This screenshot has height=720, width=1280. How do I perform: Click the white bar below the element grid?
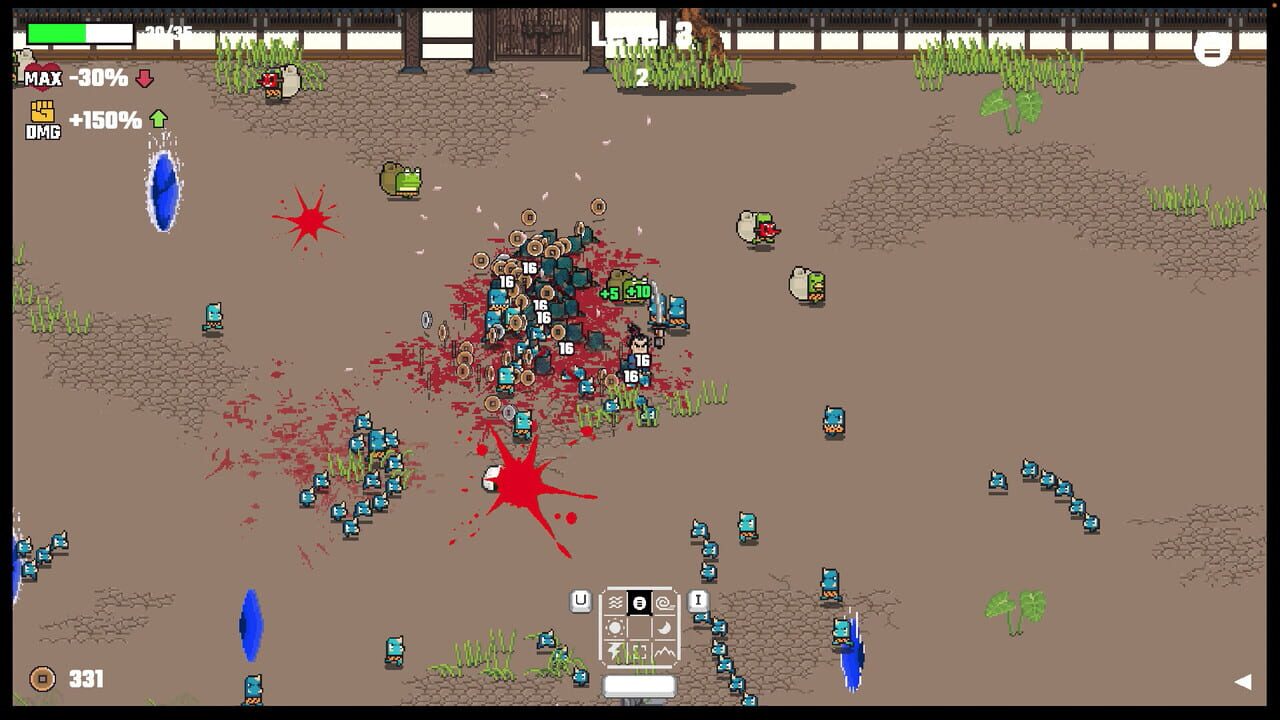pos(640,684)
